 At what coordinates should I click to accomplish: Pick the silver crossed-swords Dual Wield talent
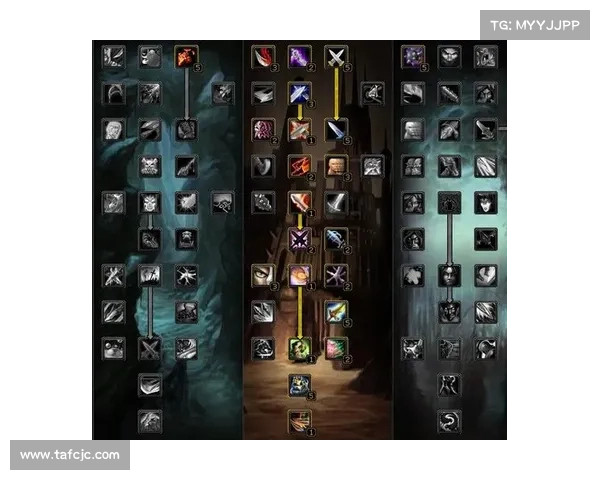(336, 57)
